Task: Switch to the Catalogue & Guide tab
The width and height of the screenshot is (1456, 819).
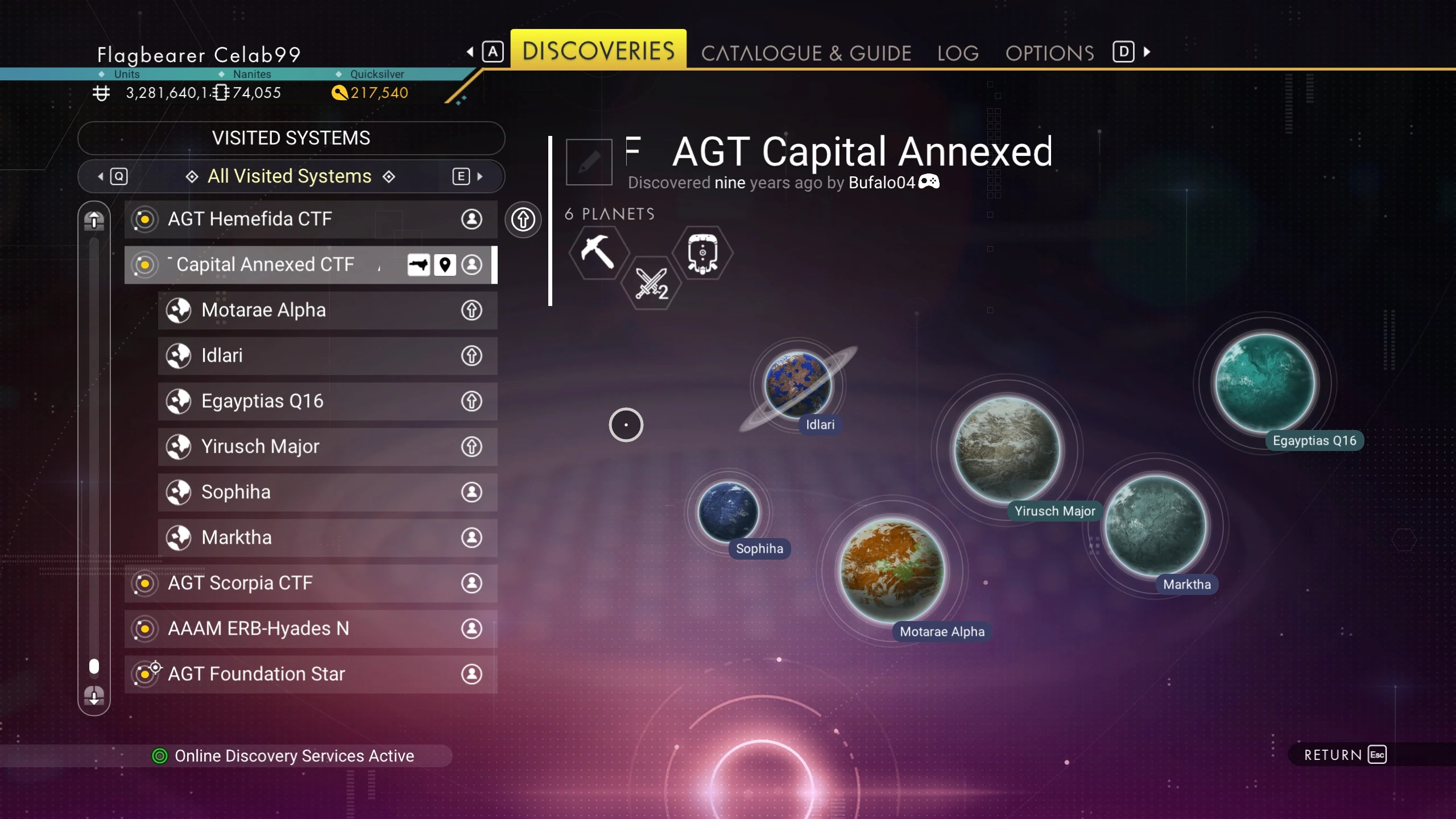Action: click(x=805, y=53)
